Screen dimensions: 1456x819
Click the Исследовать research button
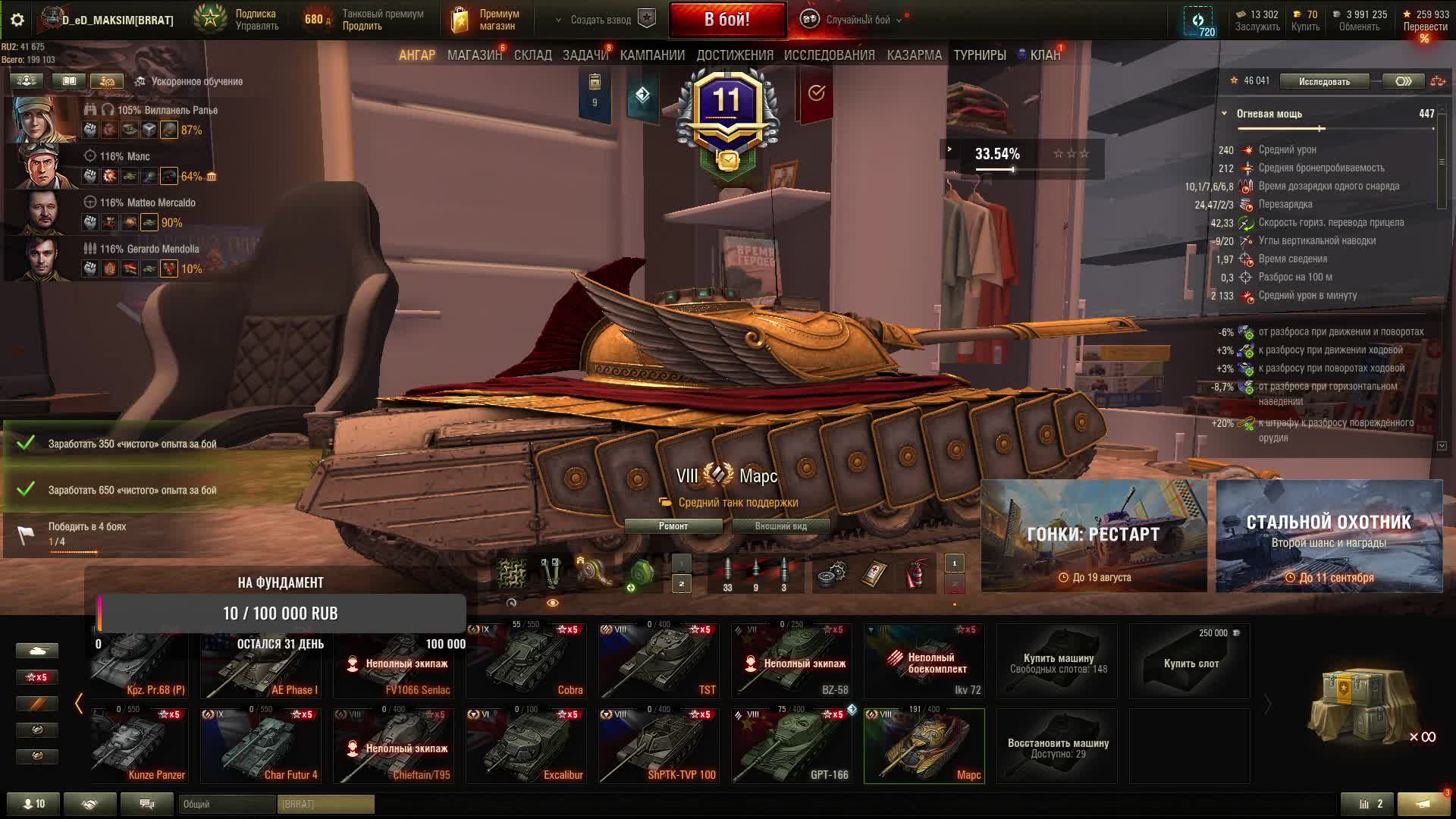point(1324,81)
